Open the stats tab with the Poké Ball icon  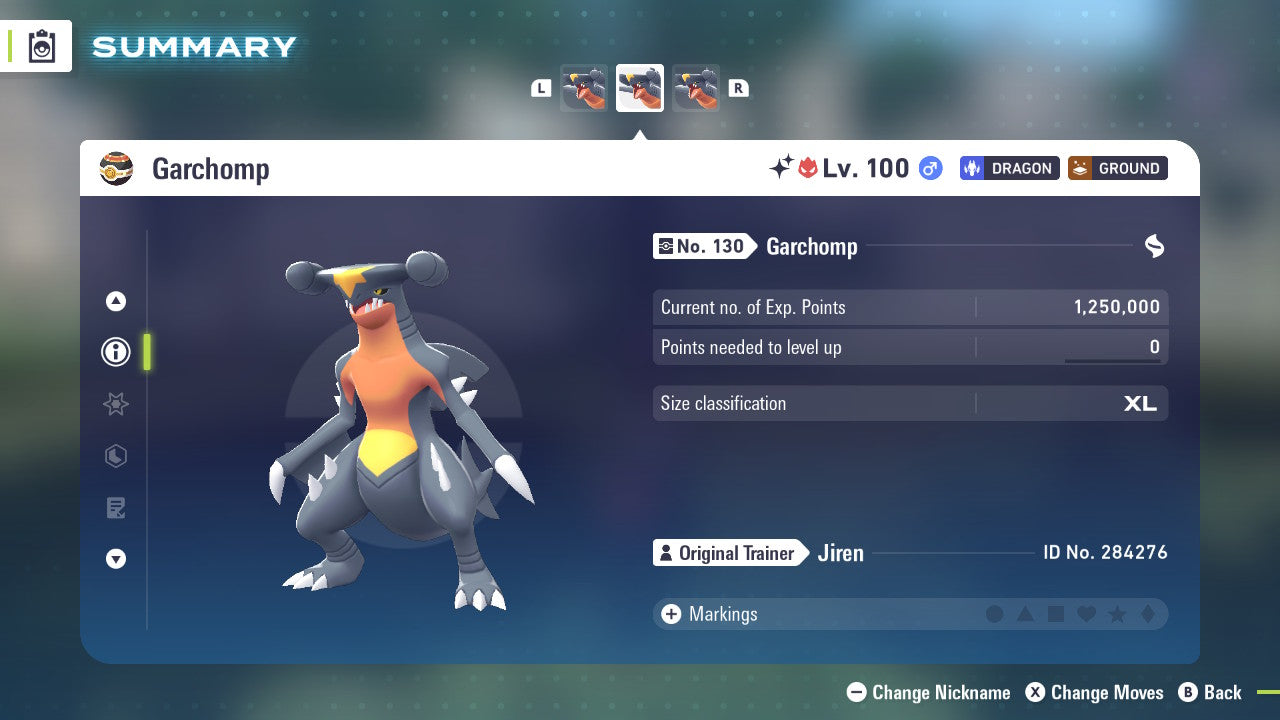tap(115, 456)
